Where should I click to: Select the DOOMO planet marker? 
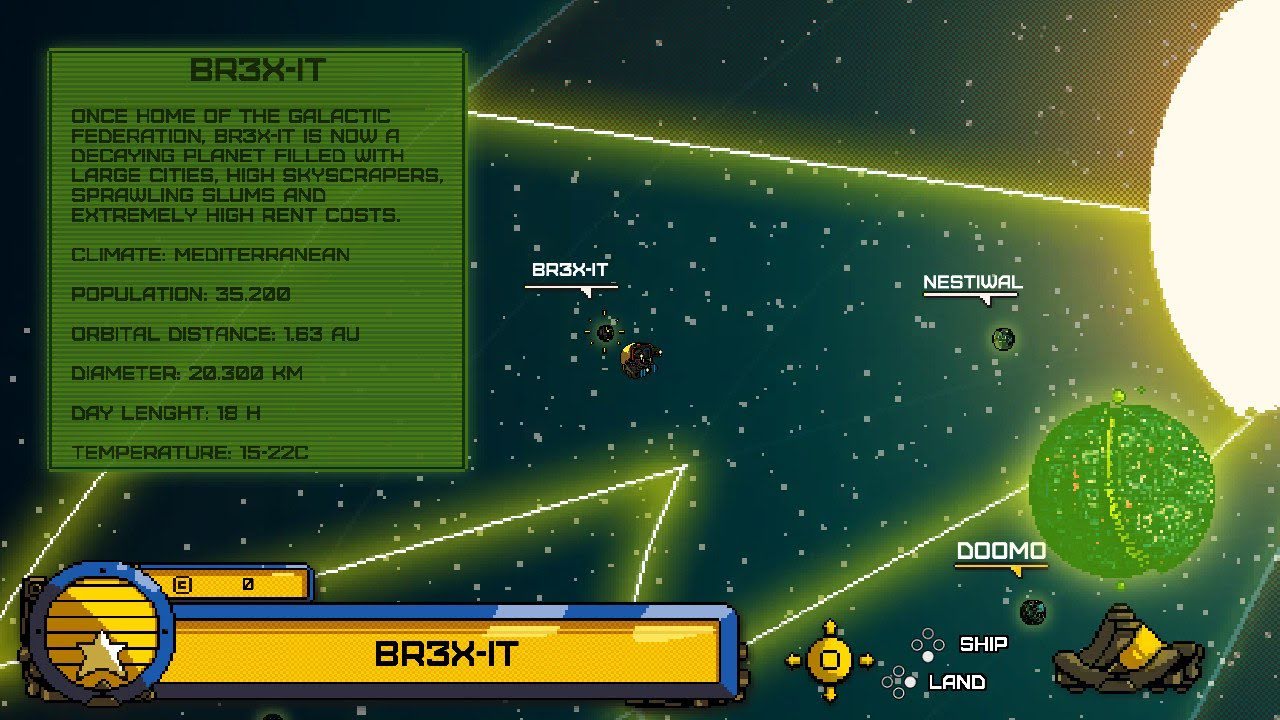(x=1033, y=611)
